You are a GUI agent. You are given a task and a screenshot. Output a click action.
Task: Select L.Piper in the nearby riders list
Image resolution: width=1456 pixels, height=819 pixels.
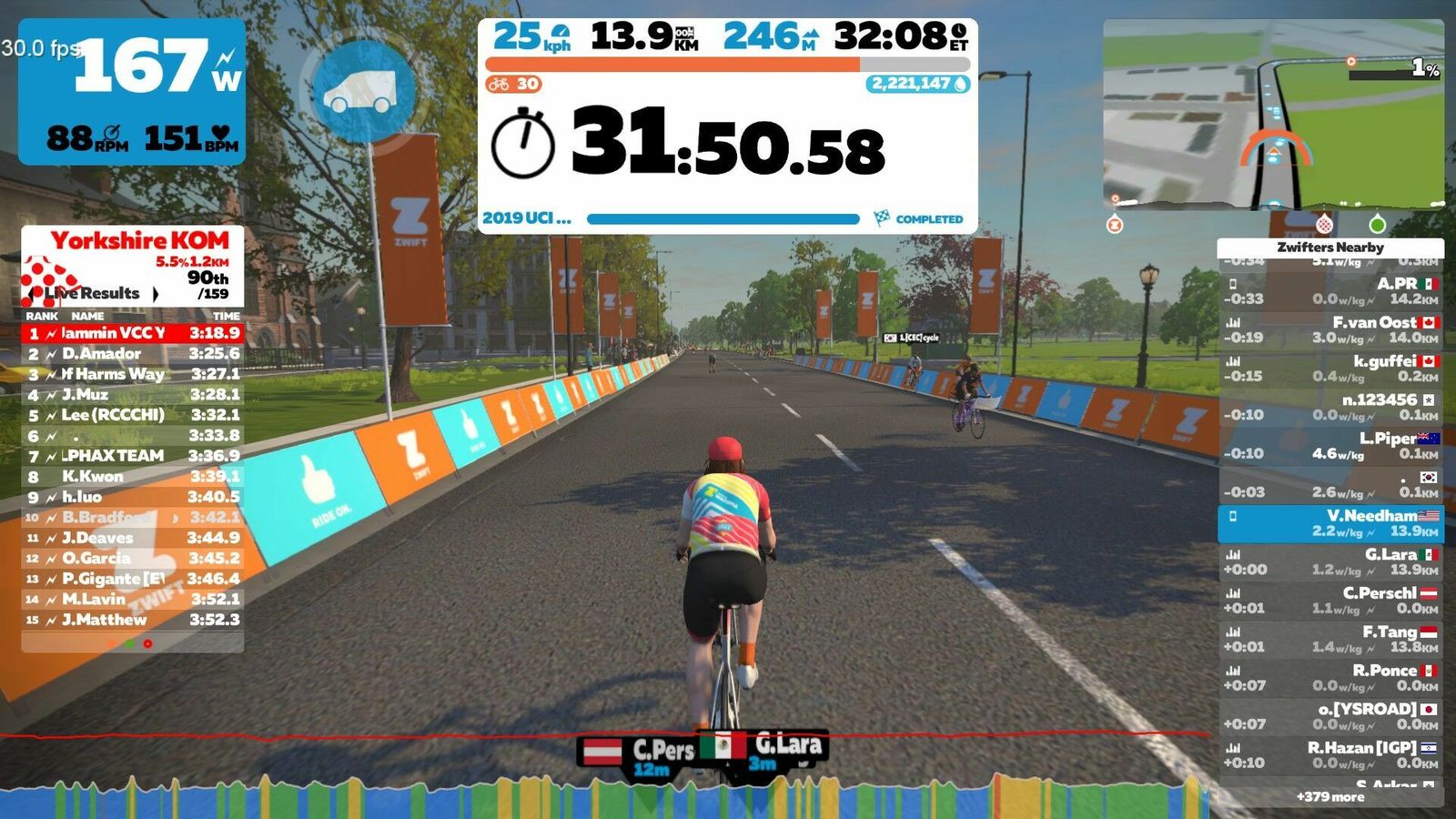click(1330, 446)
